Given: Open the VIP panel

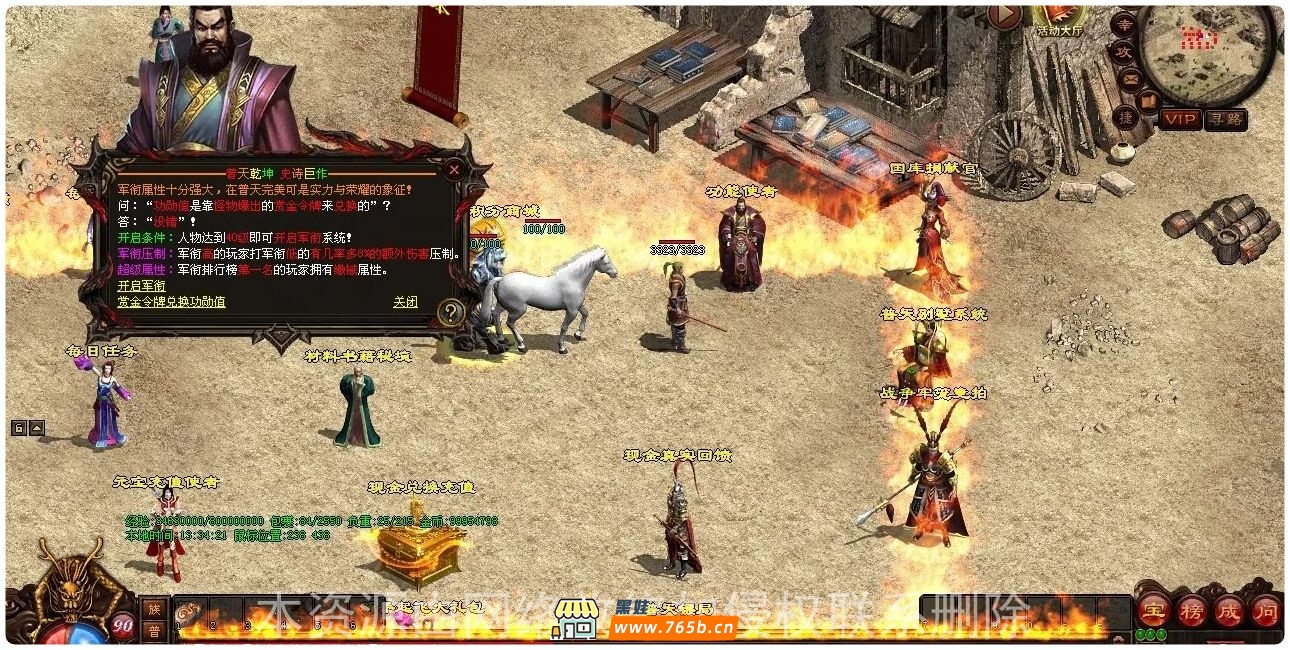Looking at the screenshot, I should point(1181,119).
